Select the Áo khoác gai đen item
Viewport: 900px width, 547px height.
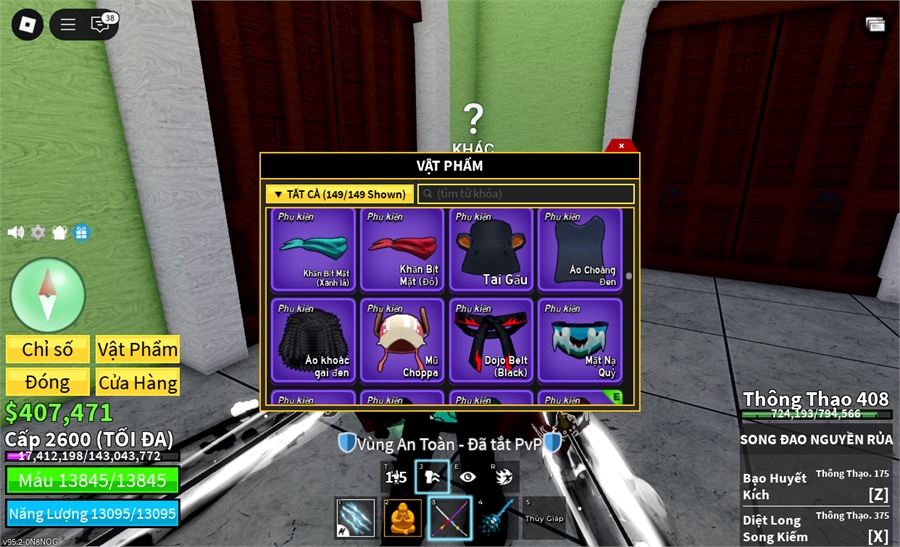[x=312, y=340]
